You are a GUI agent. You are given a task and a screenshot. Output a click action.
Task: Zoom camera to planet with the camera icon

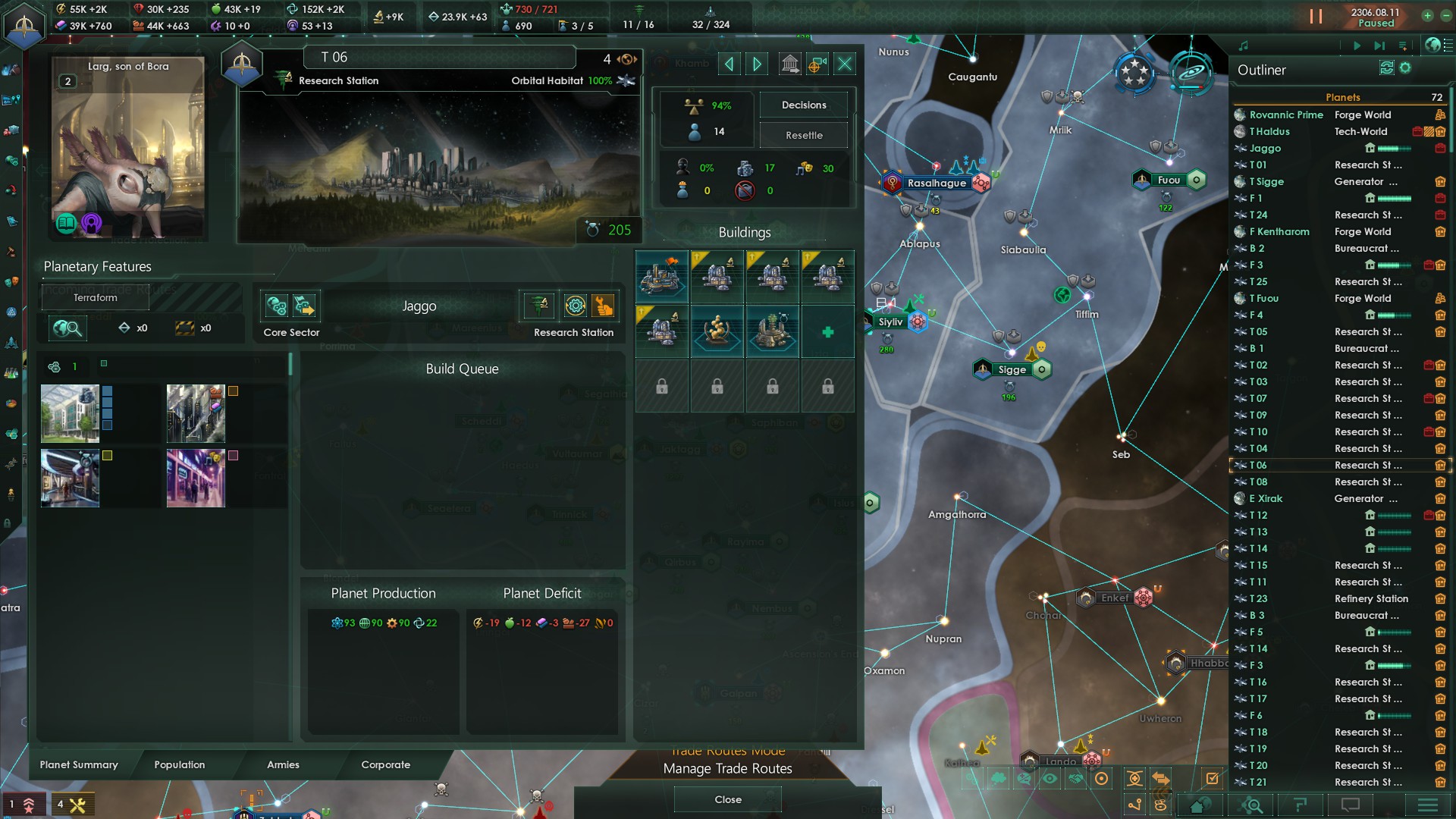817,64
